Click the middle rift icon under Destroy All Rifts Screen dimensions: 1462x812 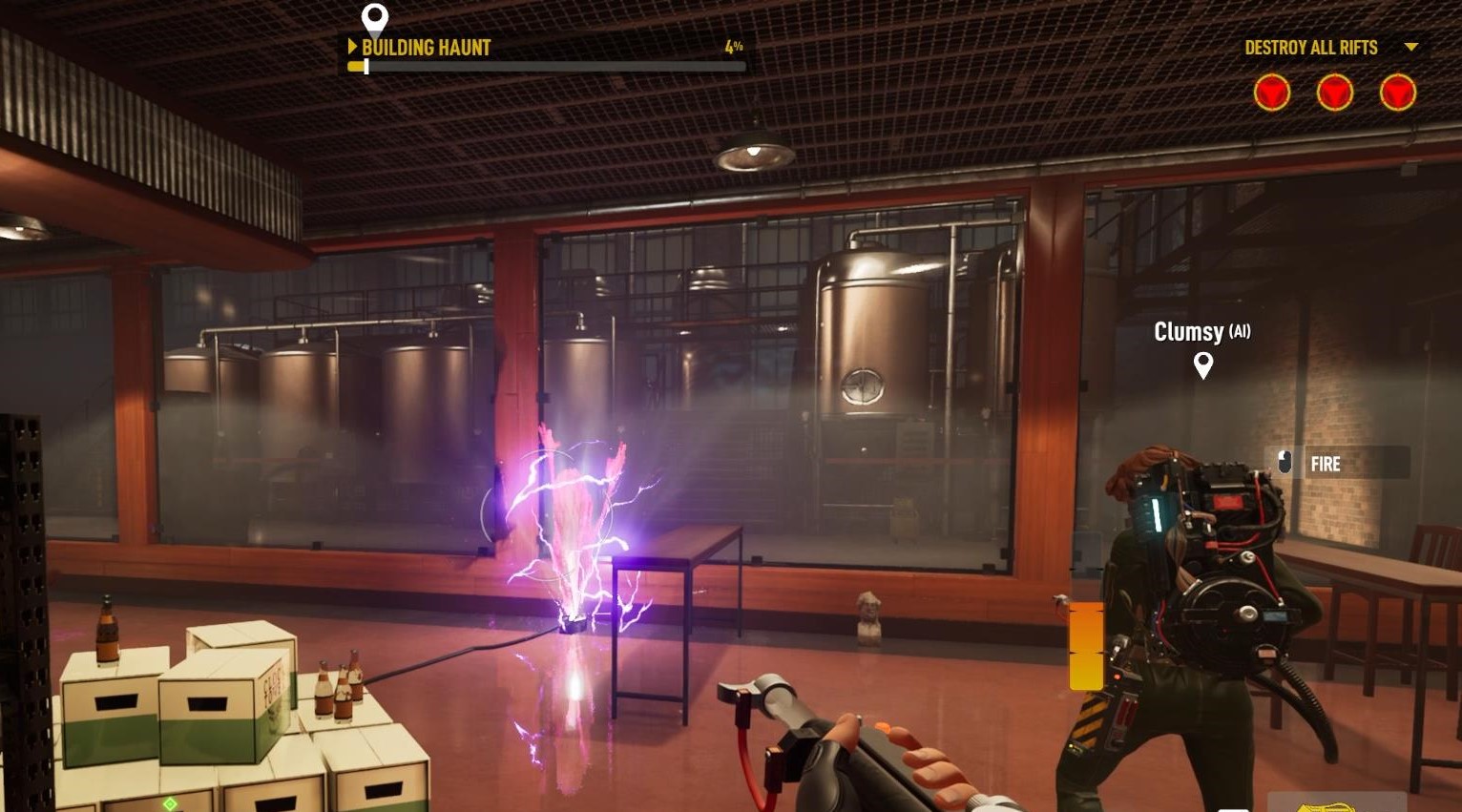pos(1334,93)
